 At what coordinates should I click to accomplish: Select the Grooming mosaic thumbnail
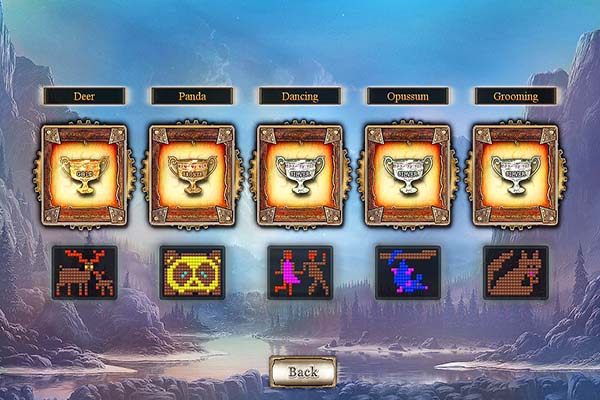(x=516, y=272)
